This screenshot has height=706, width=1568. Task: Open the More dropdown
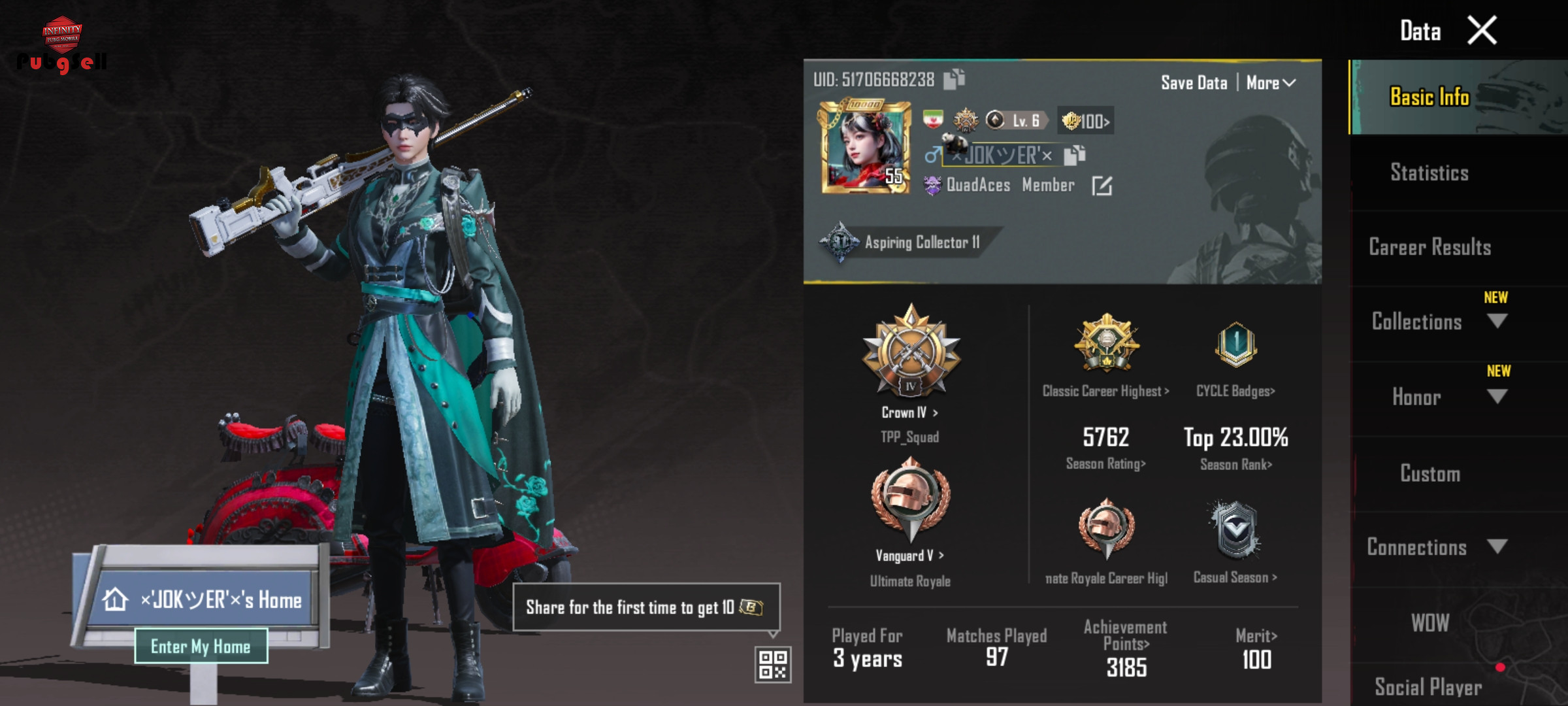click(1270, 83)
